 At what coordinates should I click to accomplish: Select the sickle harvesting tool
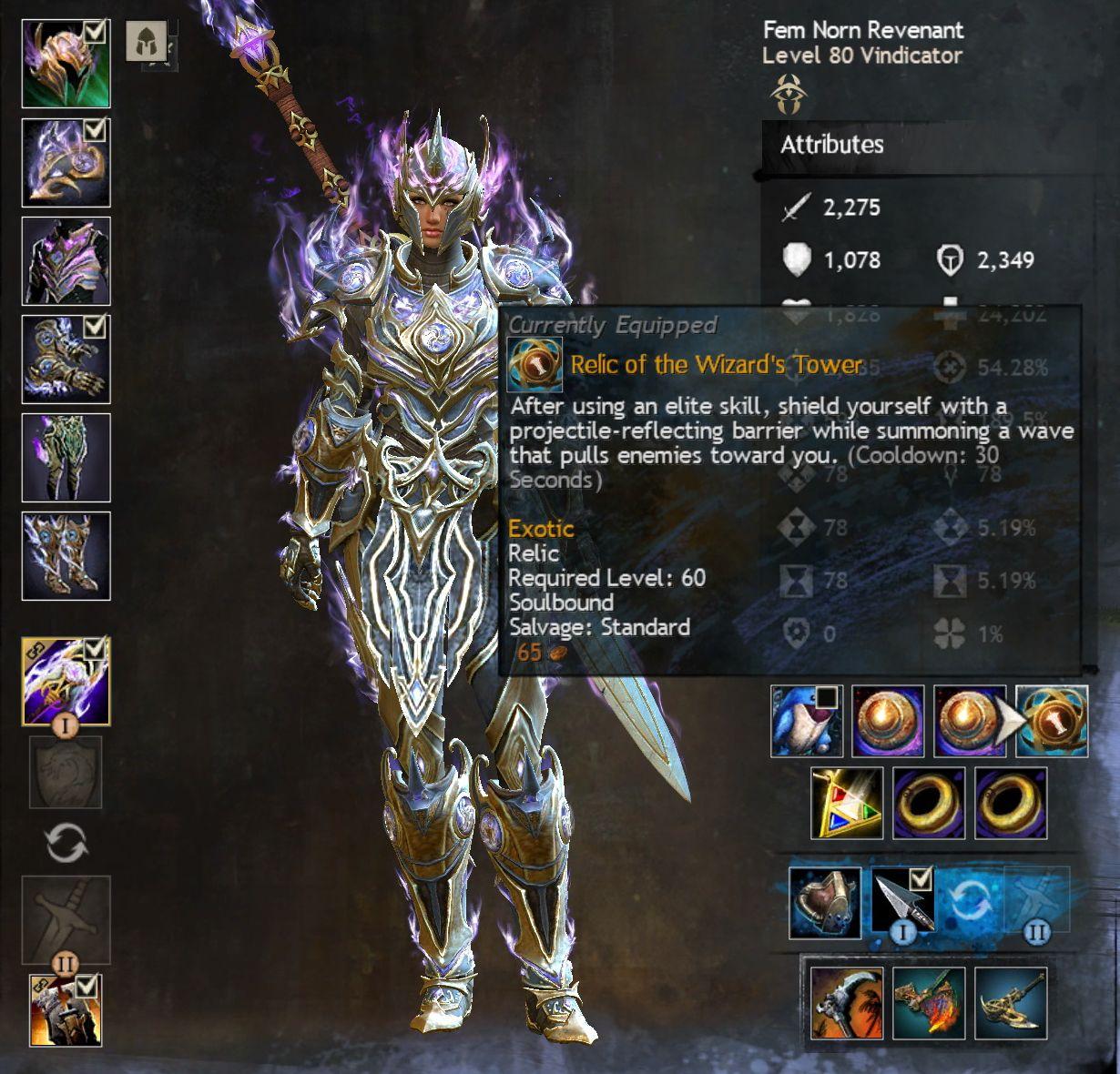847,1003
